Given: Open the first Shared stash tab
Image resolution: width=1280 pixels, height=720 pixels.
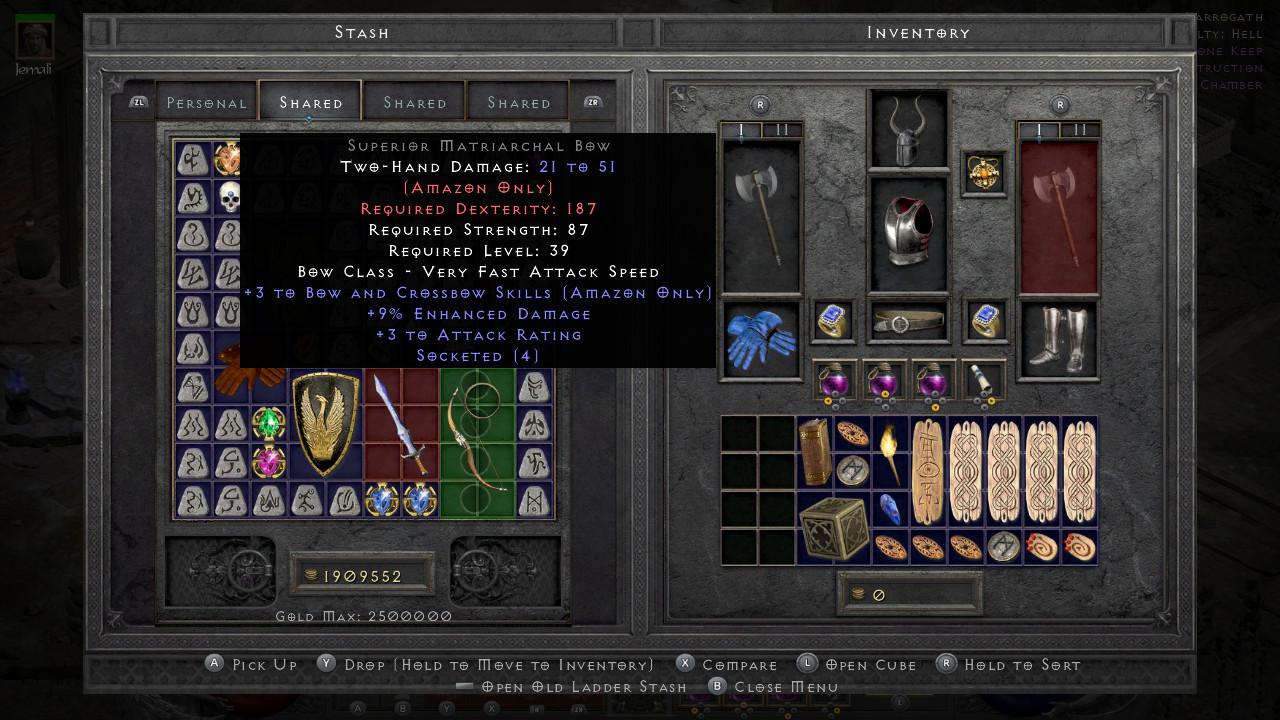Looking at the screenshot, I should (310, 102).
